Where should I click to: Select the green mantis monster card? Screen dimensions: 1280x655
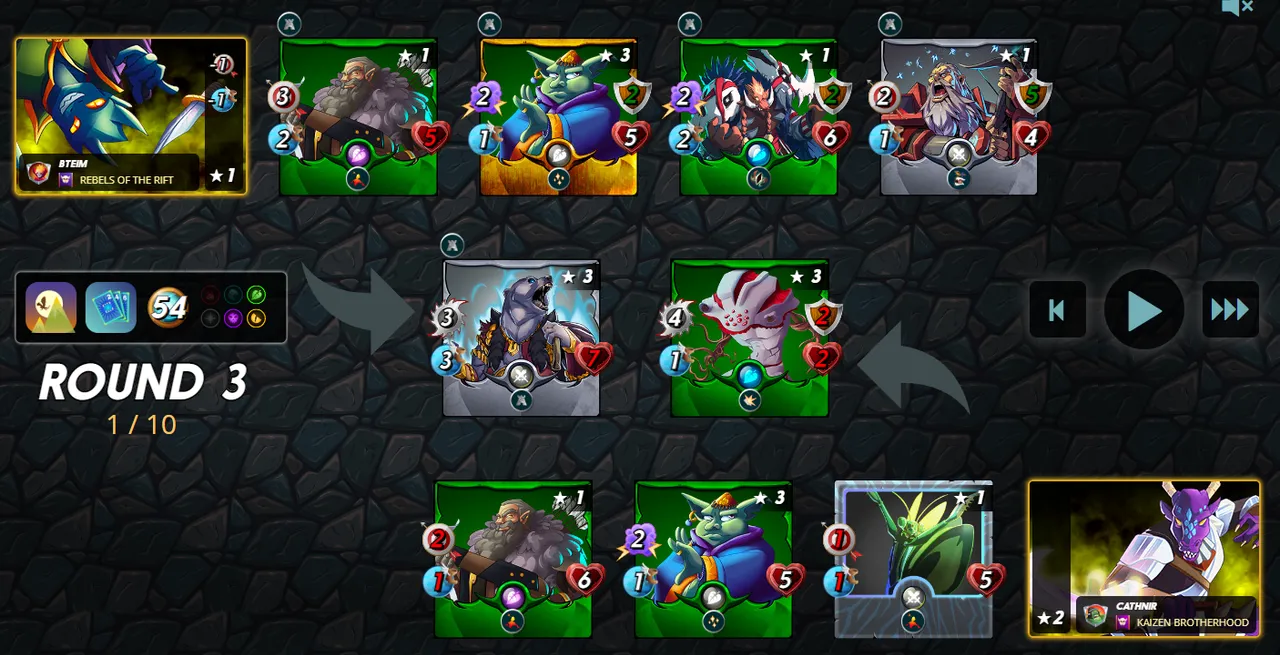coord(913,558)
